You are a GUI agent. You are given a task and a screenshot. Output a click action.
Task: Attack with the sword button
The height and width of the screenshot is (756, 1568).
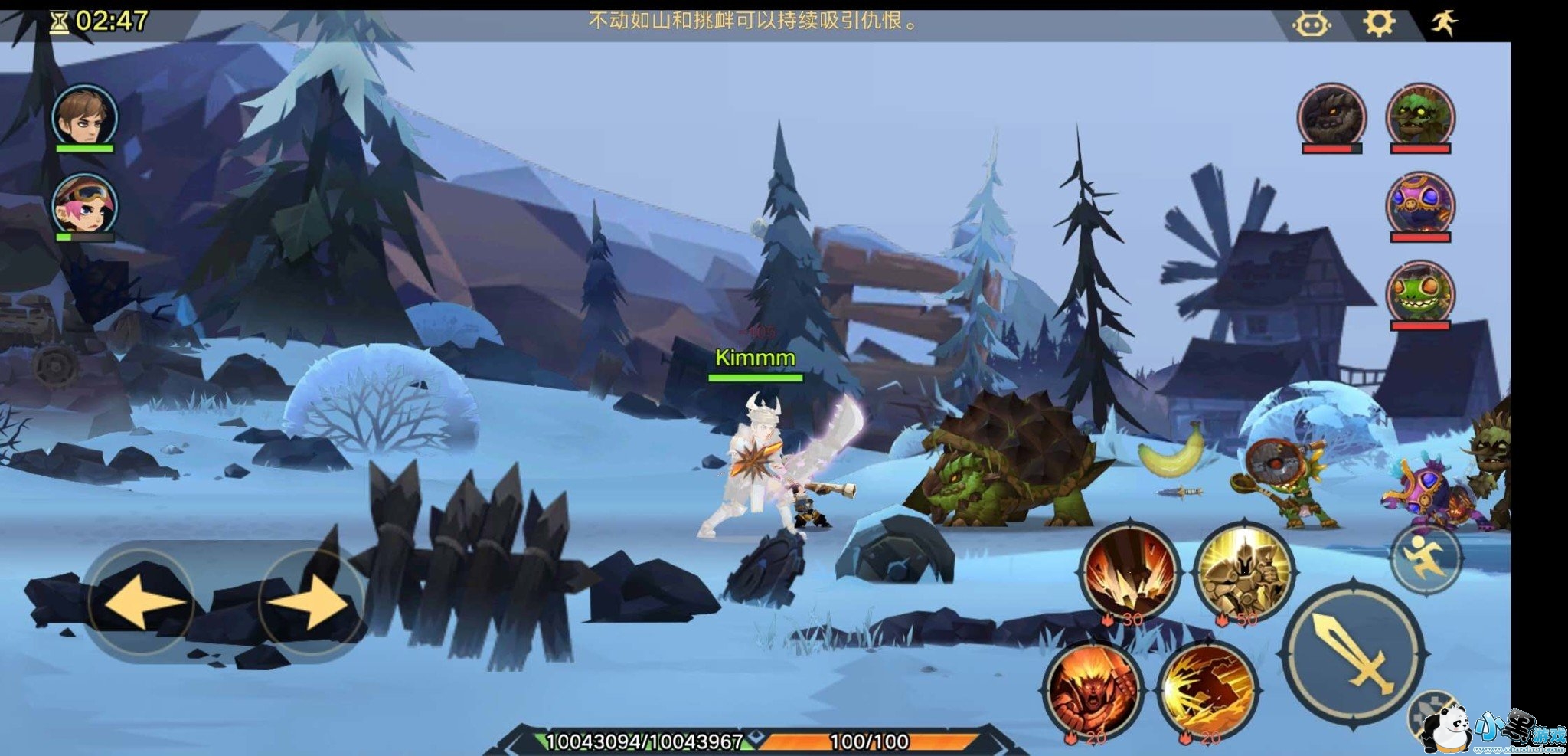point(1352,653)
